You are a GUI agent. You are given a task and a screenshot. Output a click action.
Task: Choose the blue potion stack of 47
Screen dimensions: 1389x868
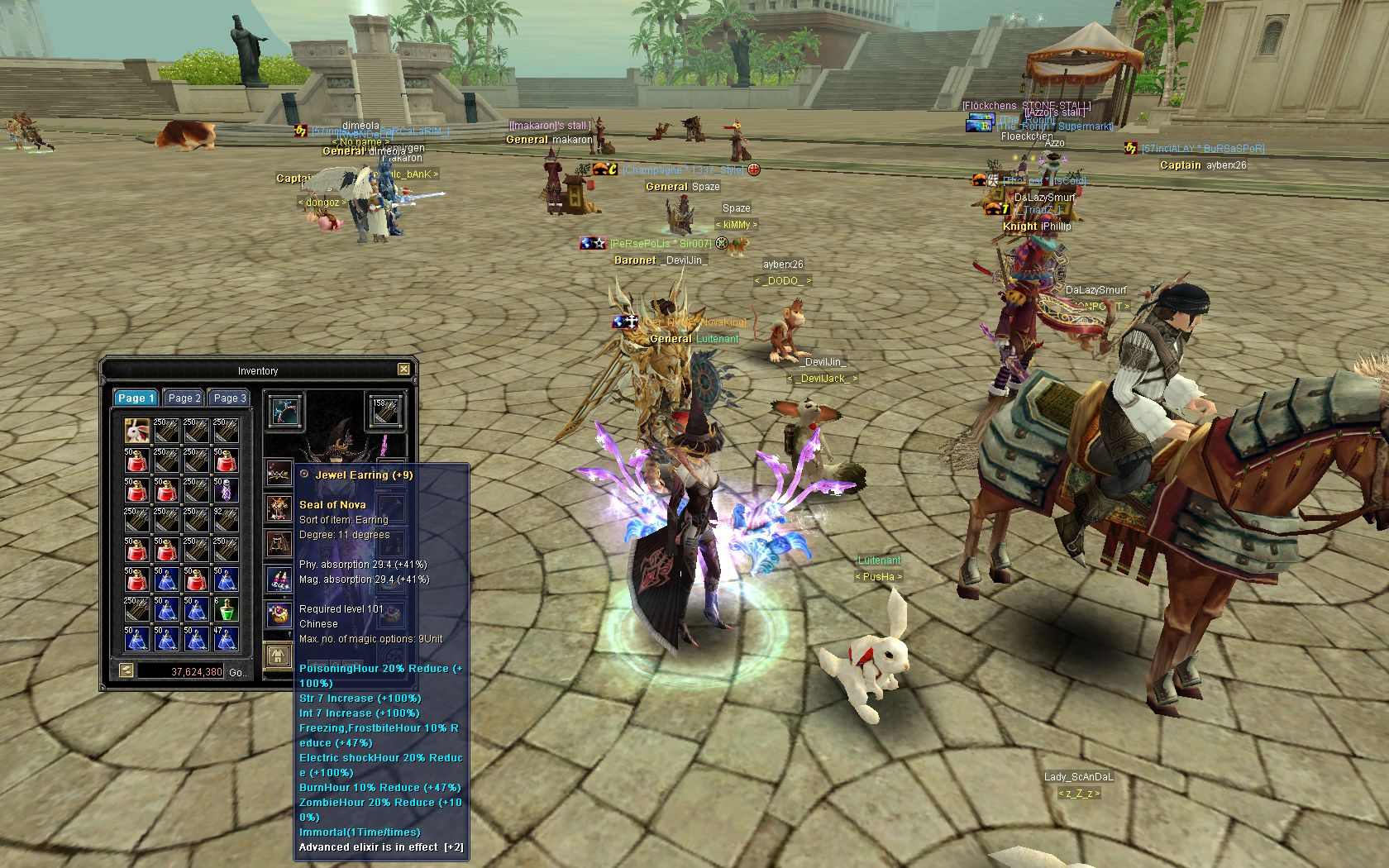pos(227,638)
